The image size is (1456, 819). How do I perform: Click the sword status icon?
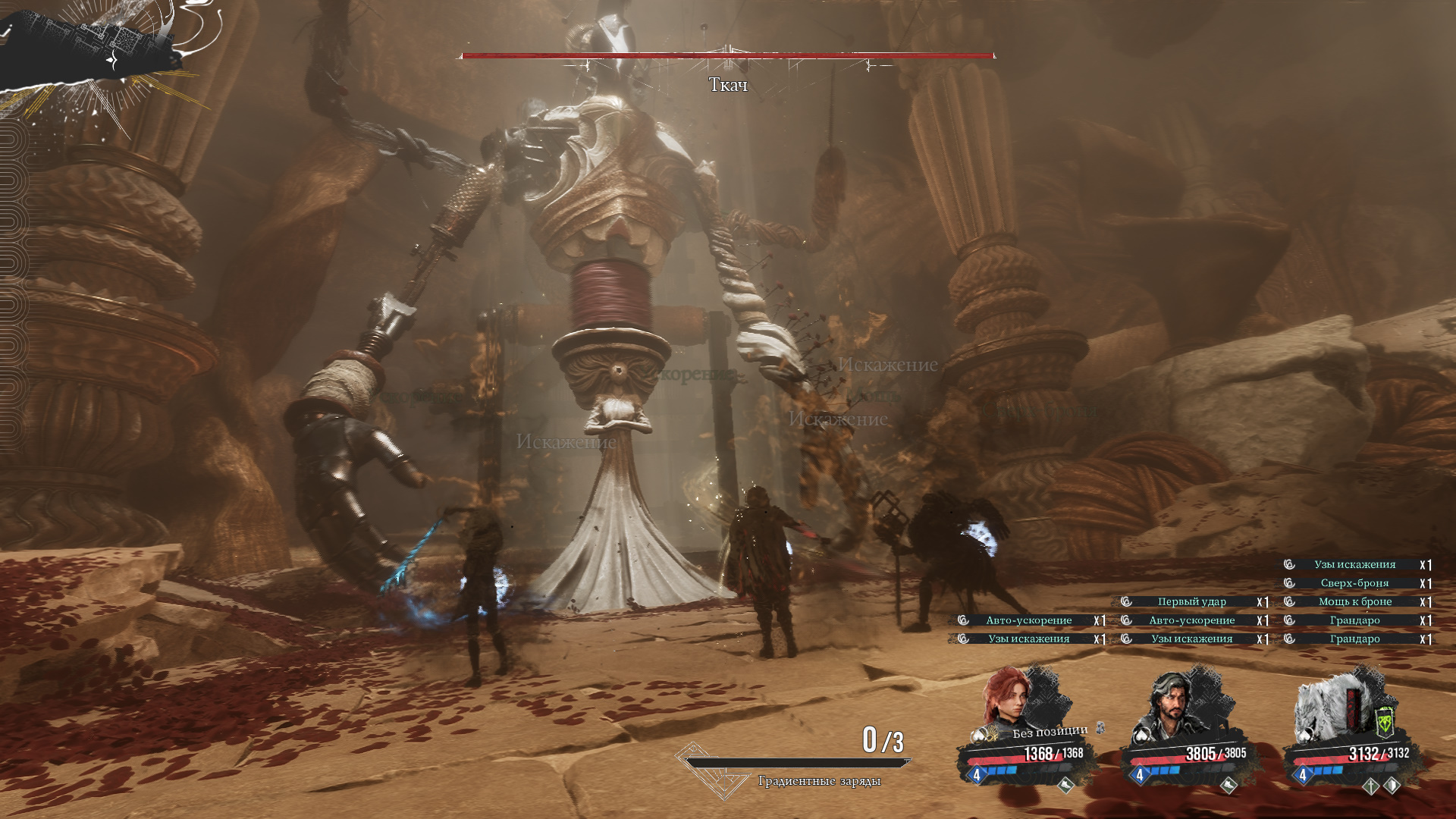(1370, 786)
